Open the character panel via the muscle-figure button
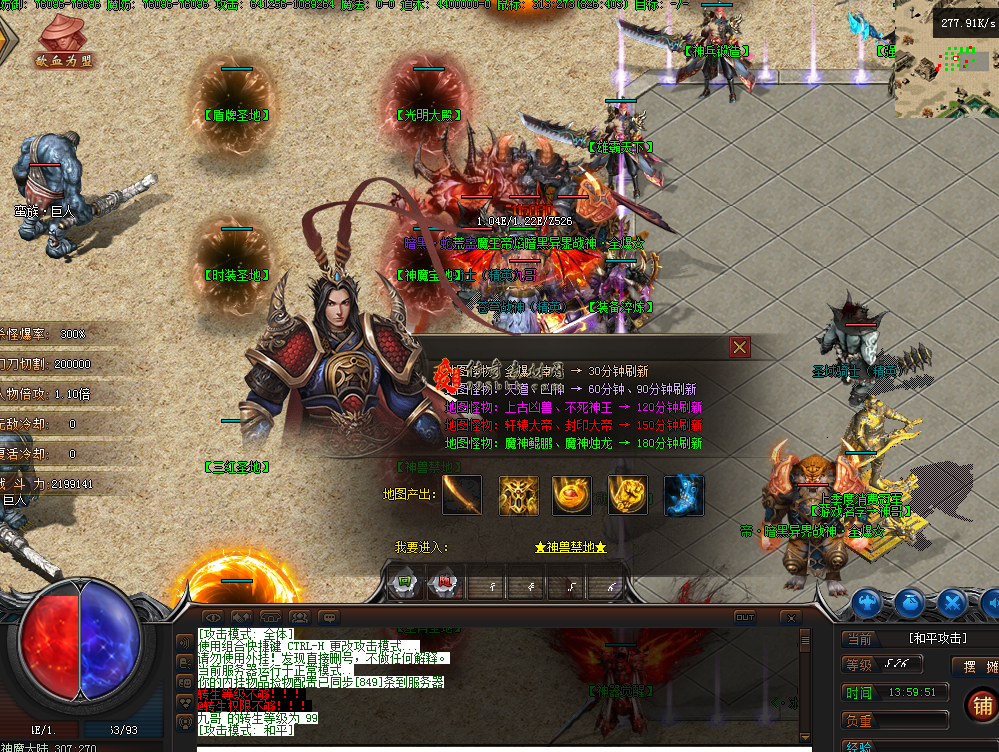The width and height of the screenshot is (999, 752). pyautogui.click(x=866, y=603)
